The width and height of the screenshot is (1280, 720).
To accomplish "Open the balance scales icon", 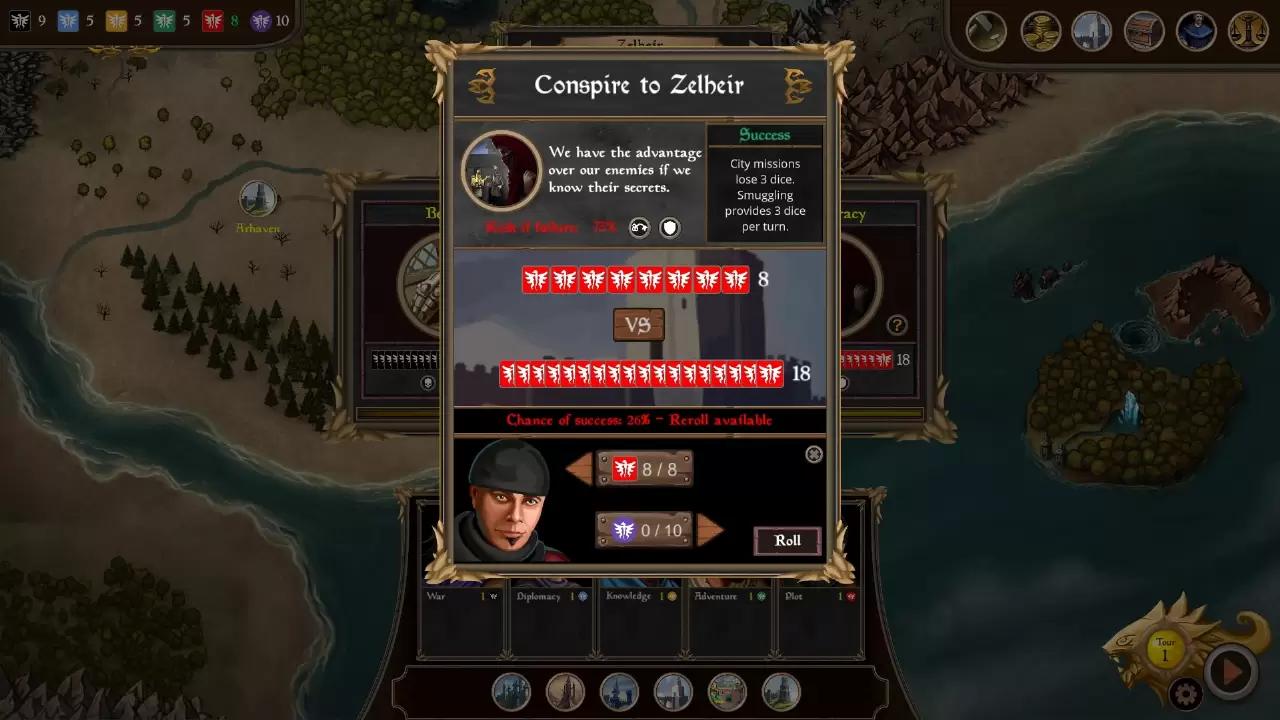I will click(x=1248, y=31).
